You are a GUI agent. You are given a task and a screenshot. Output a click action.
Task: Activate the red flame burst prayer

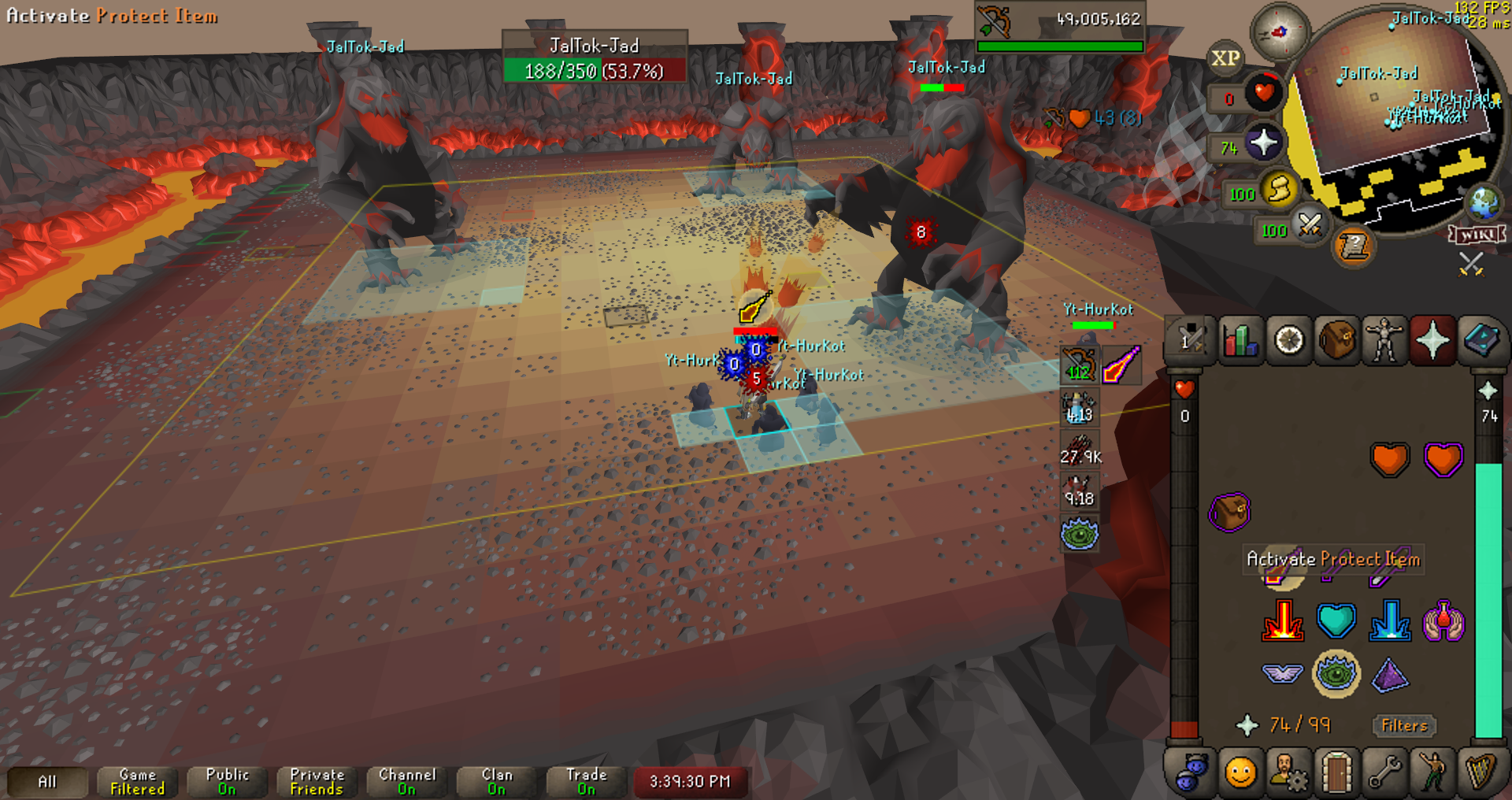[1283, 621]
